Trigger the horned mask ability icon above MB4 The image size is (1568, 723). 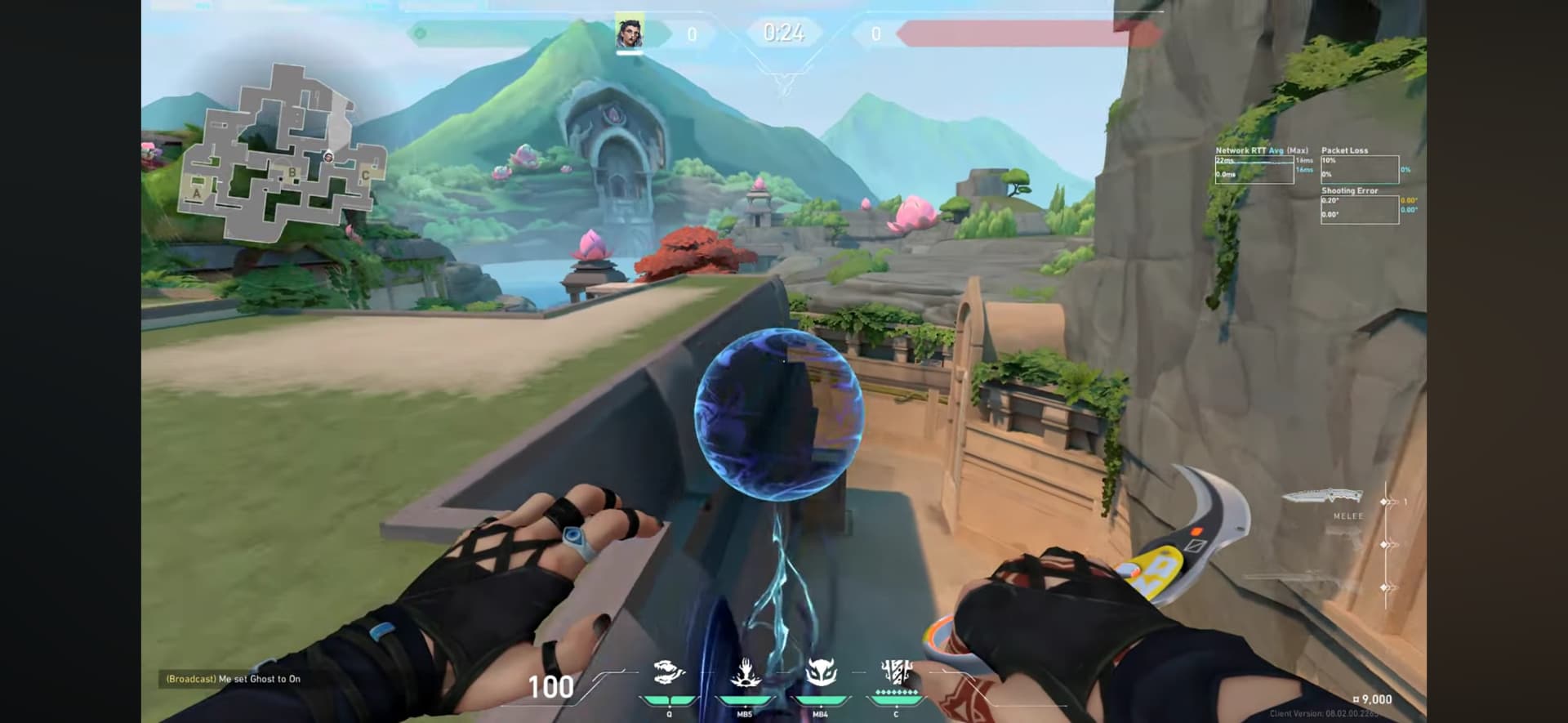(x=820, y=673)
